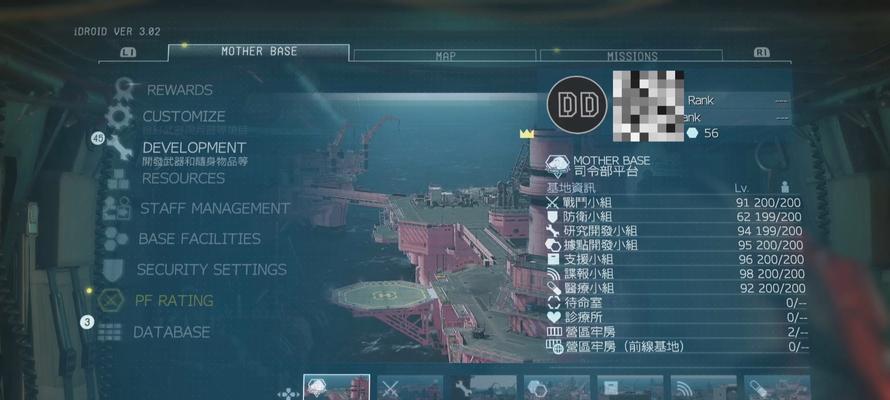Go to Base Facilities
Image resolution: width=890 pixels, height=400 pixels.
(x=199, y=239)
